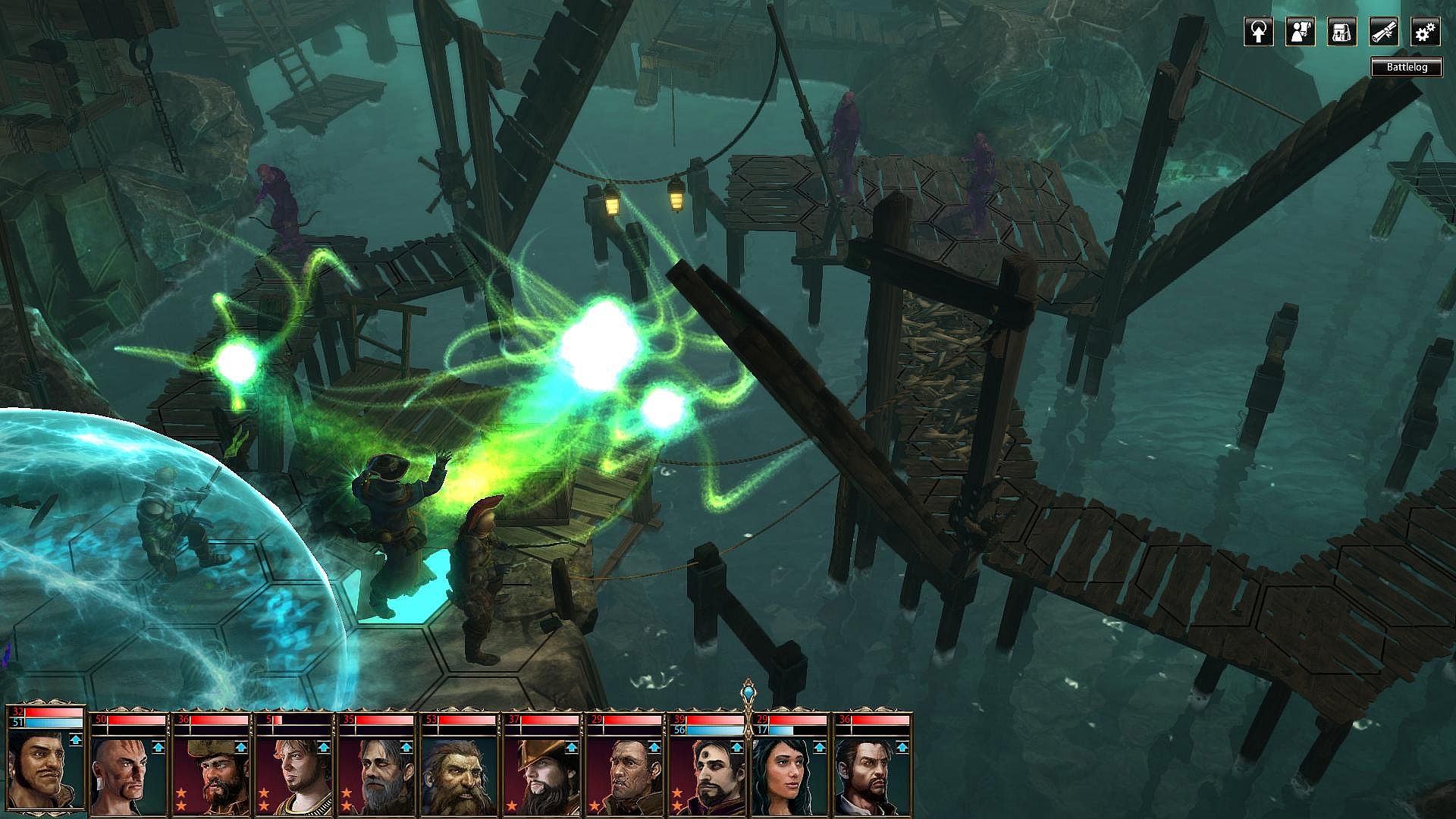The image size is (1456, 819).
Task: Open the backpack inventory
Action: pyautogui.click(x=1341, y=32)
